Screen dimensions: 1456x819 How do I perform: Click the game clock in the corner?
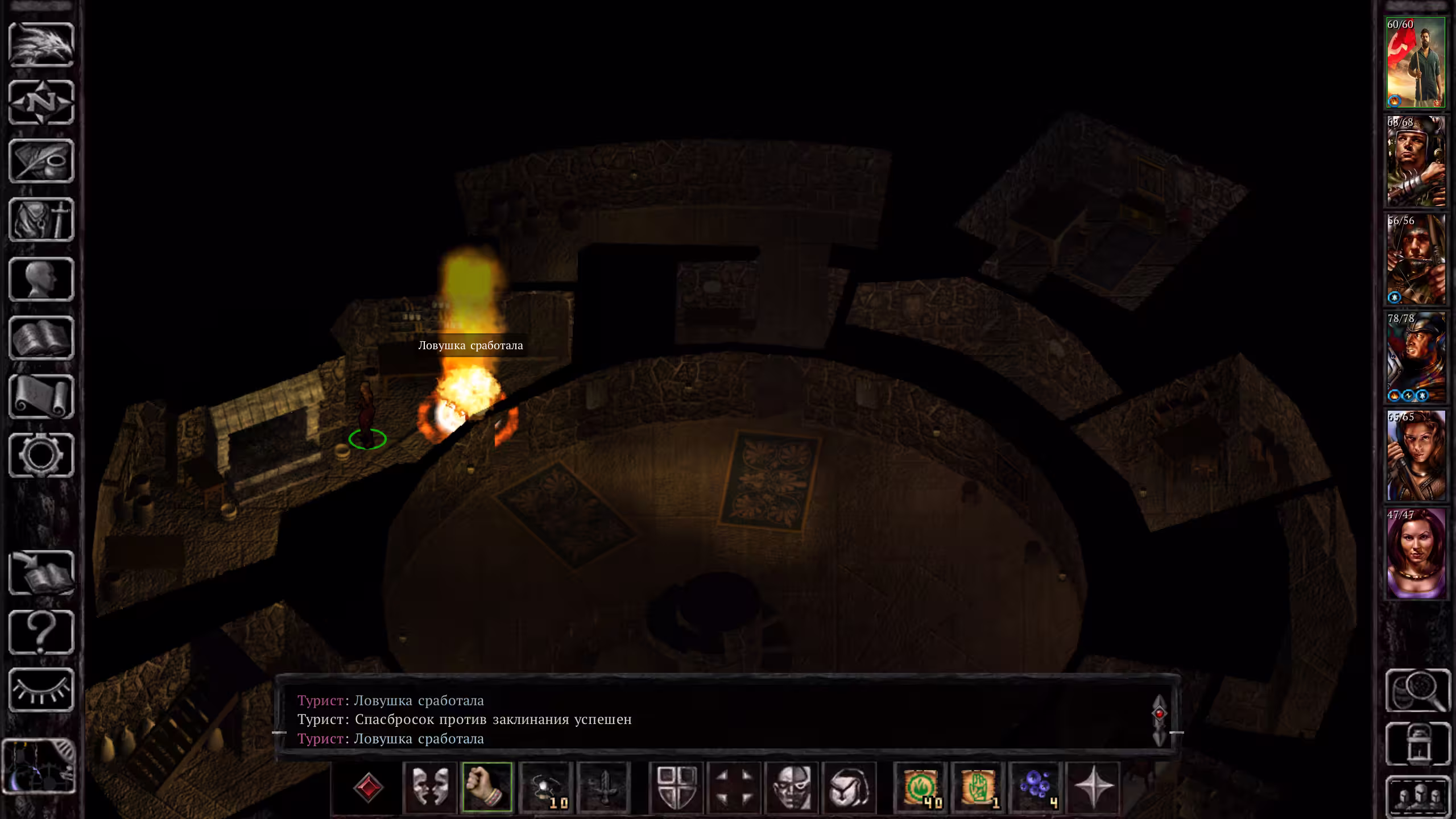tap(39, 766)
